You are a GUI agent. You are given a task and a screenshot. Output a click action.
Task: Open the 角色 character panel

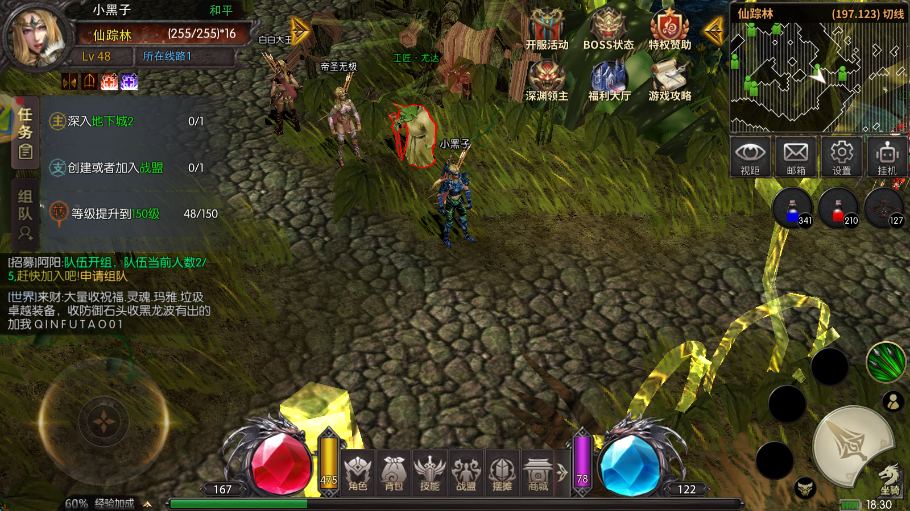click(x=357, y=470)
